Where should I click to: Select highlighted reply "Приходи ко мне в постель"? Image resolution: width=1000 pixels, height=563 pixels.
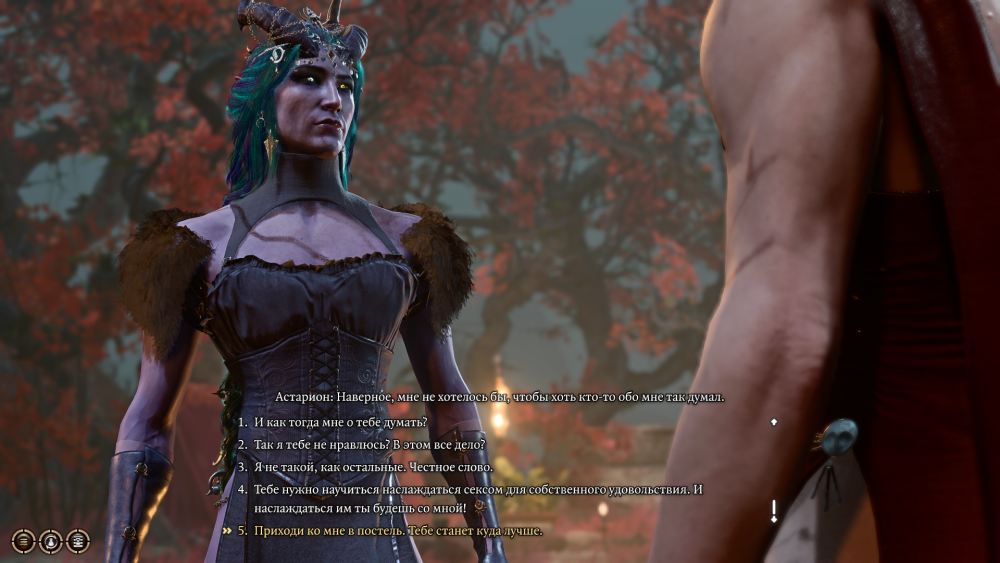pyautogui.click(x=398, y=531)
